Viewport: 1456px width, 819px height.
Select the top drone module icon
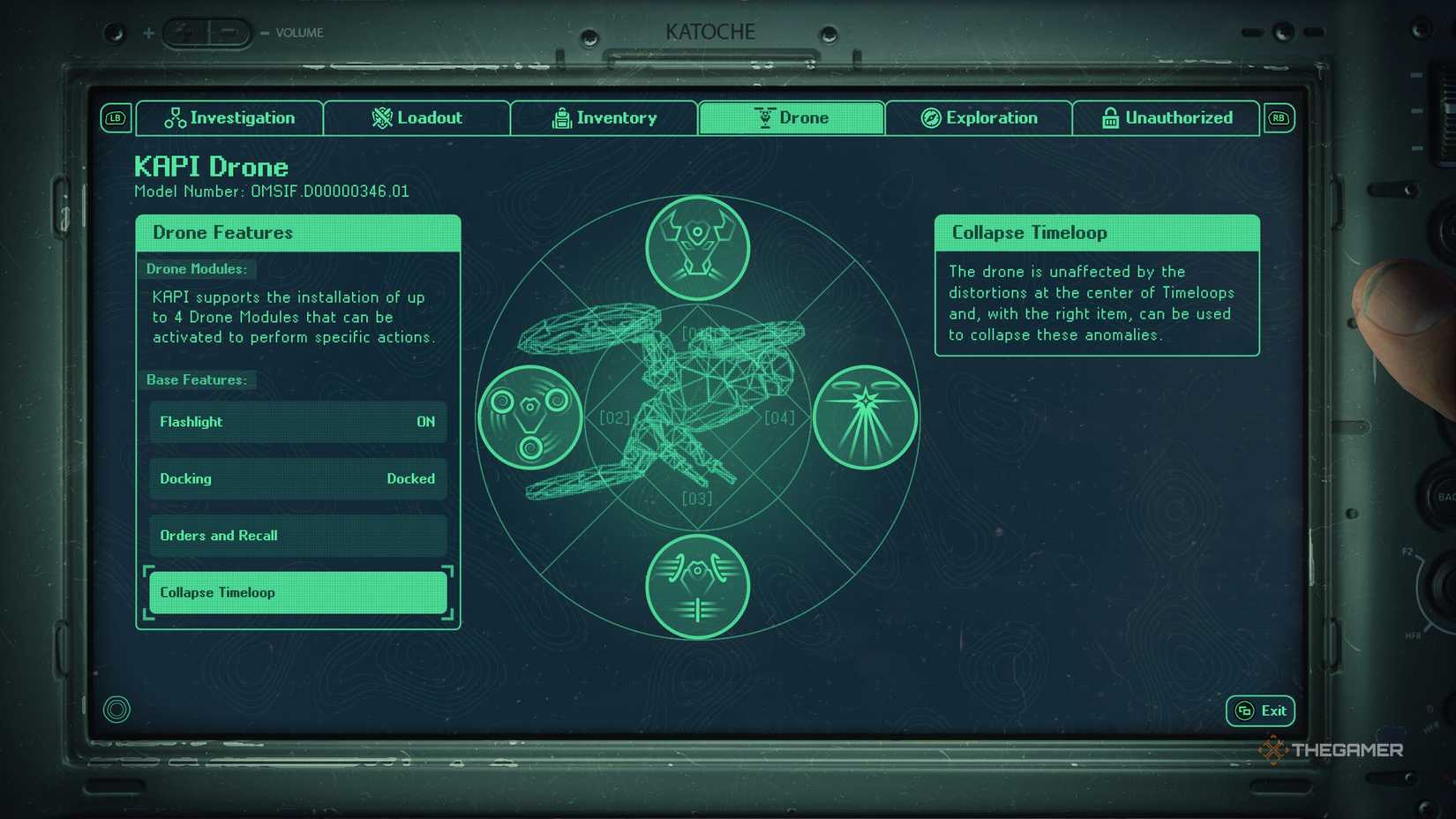pyautogui.click(x=697, y=247)
